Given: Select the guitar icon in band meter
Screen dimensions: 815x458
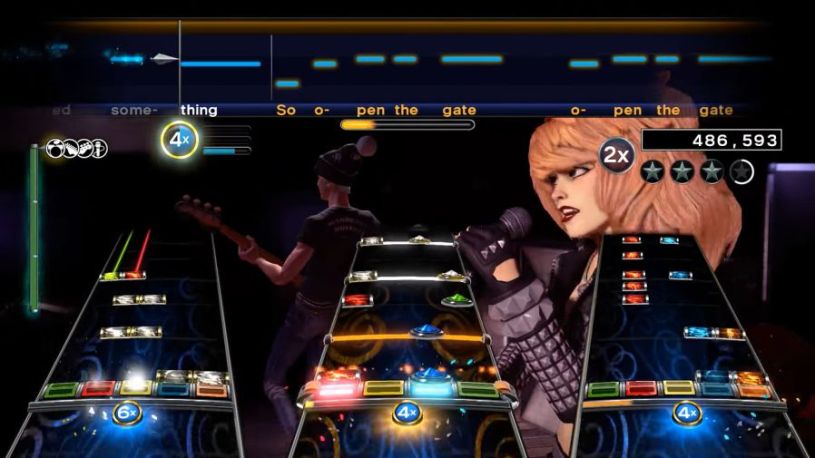Looking at the screenshot, I should point(70,148).
